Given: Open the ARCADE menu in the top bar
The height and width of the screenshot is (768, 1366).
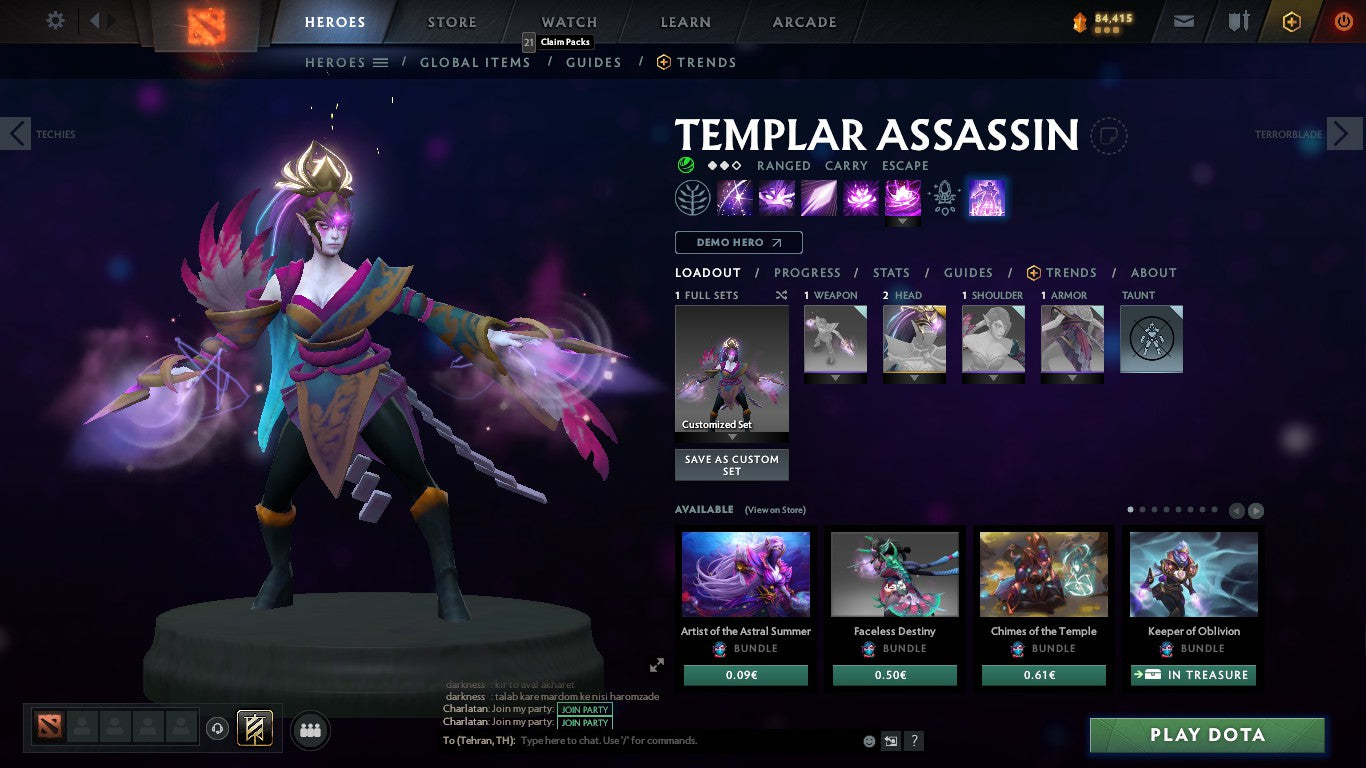Looking at the screenshot, I should pyautogui.click(x=804, y=21).
